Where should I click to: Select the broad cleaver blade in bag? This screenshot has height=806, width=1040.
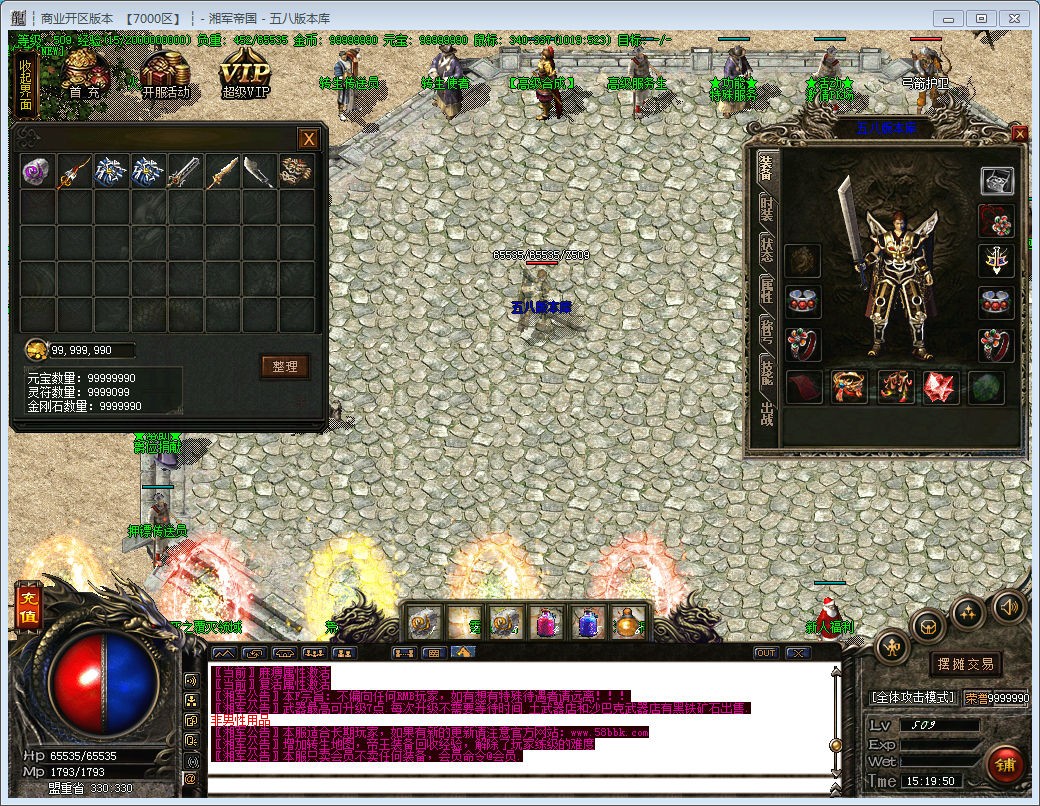click(x=259, y=171)
